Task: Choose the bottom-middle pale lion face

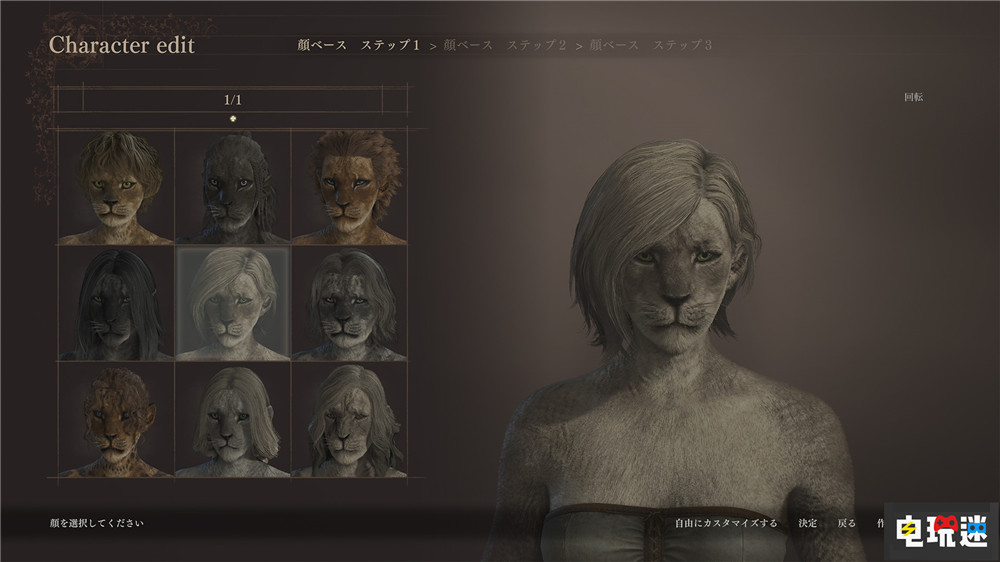Action: 232,419
